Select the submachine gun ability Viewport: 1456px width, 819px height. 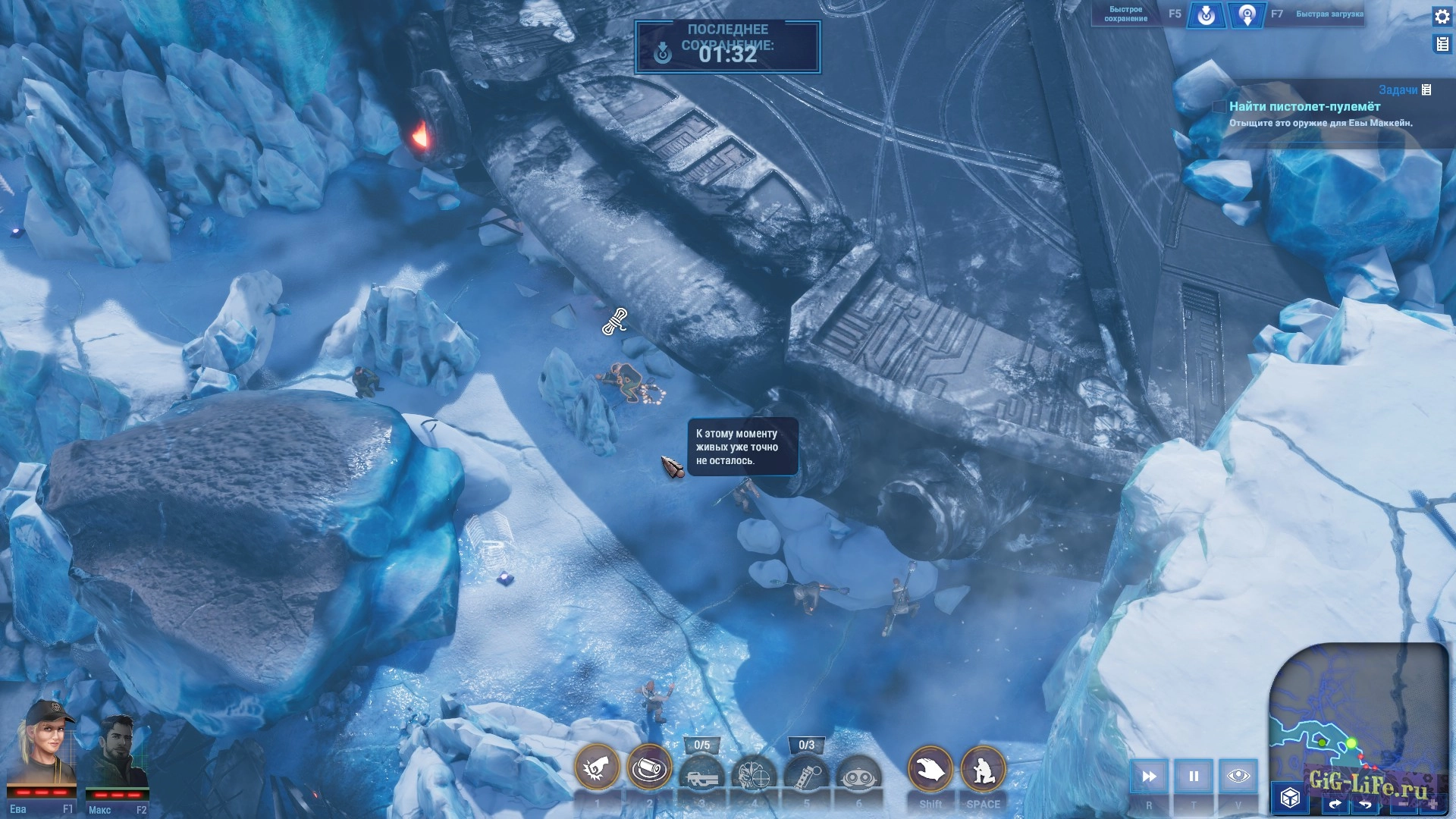click(701, 775)
